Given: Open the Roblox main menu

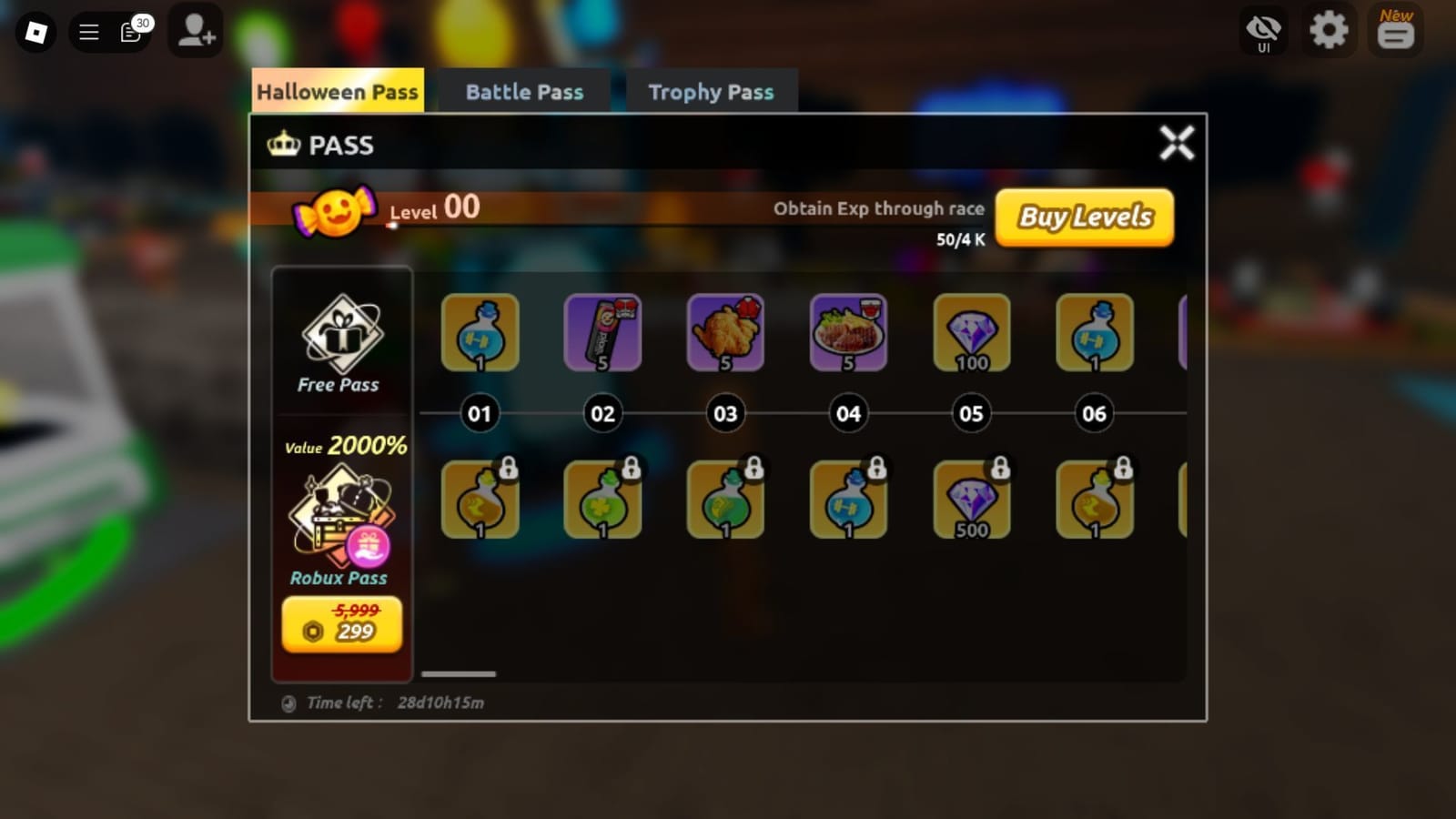Looking at the screenshot, I should click(x=88, y=31).
